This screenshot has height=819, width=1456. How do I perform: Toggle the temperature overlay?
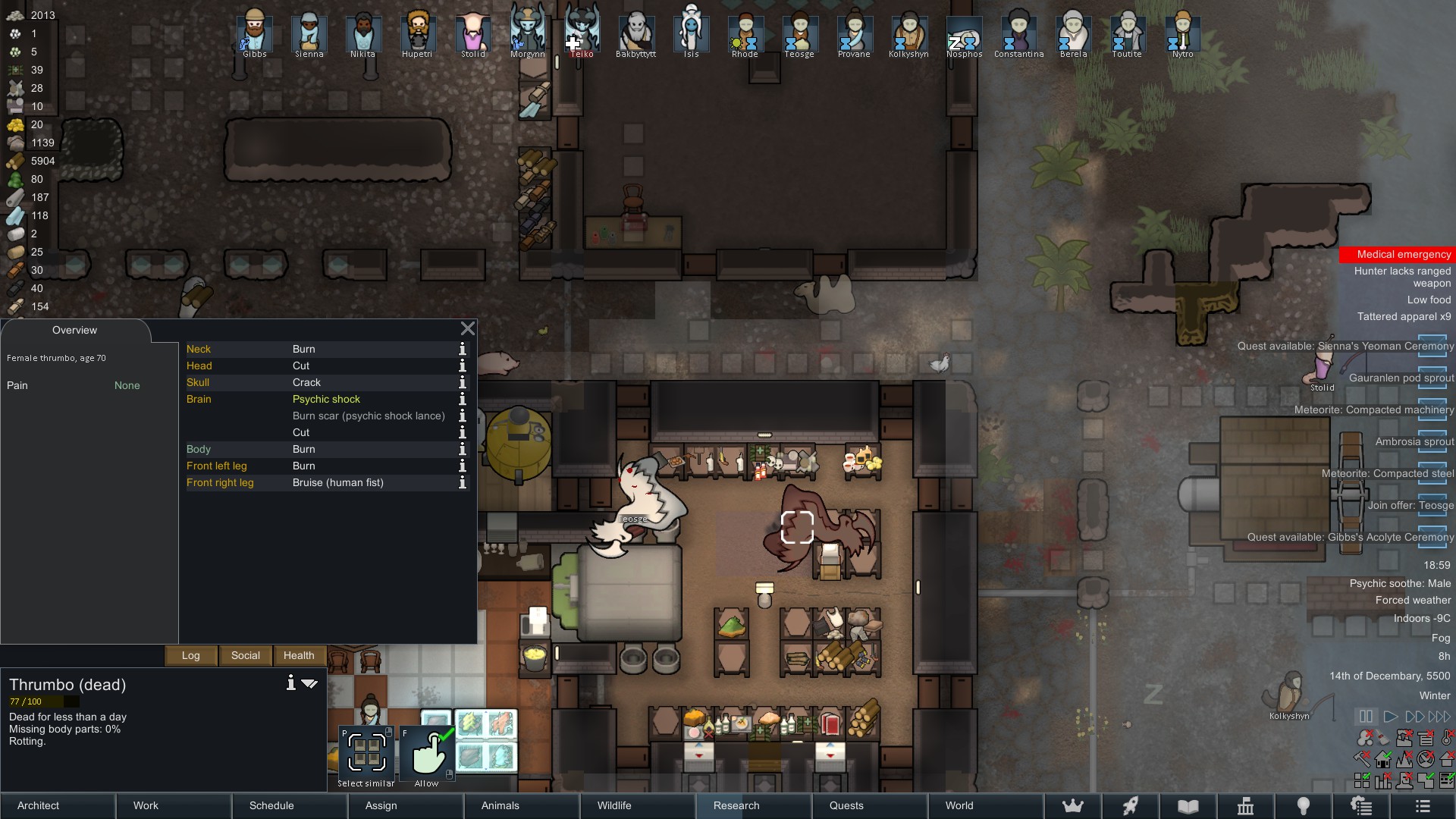(x=1447, y=738)
